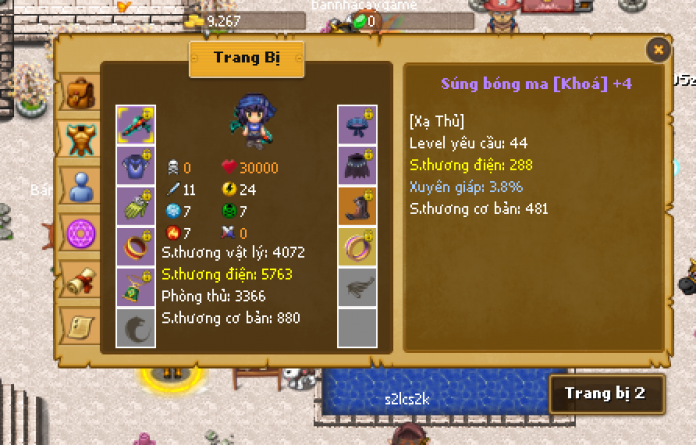This screenshot has height=445, width=696.
Task: Select the red-gold ring slot
Action: [135, 246]
